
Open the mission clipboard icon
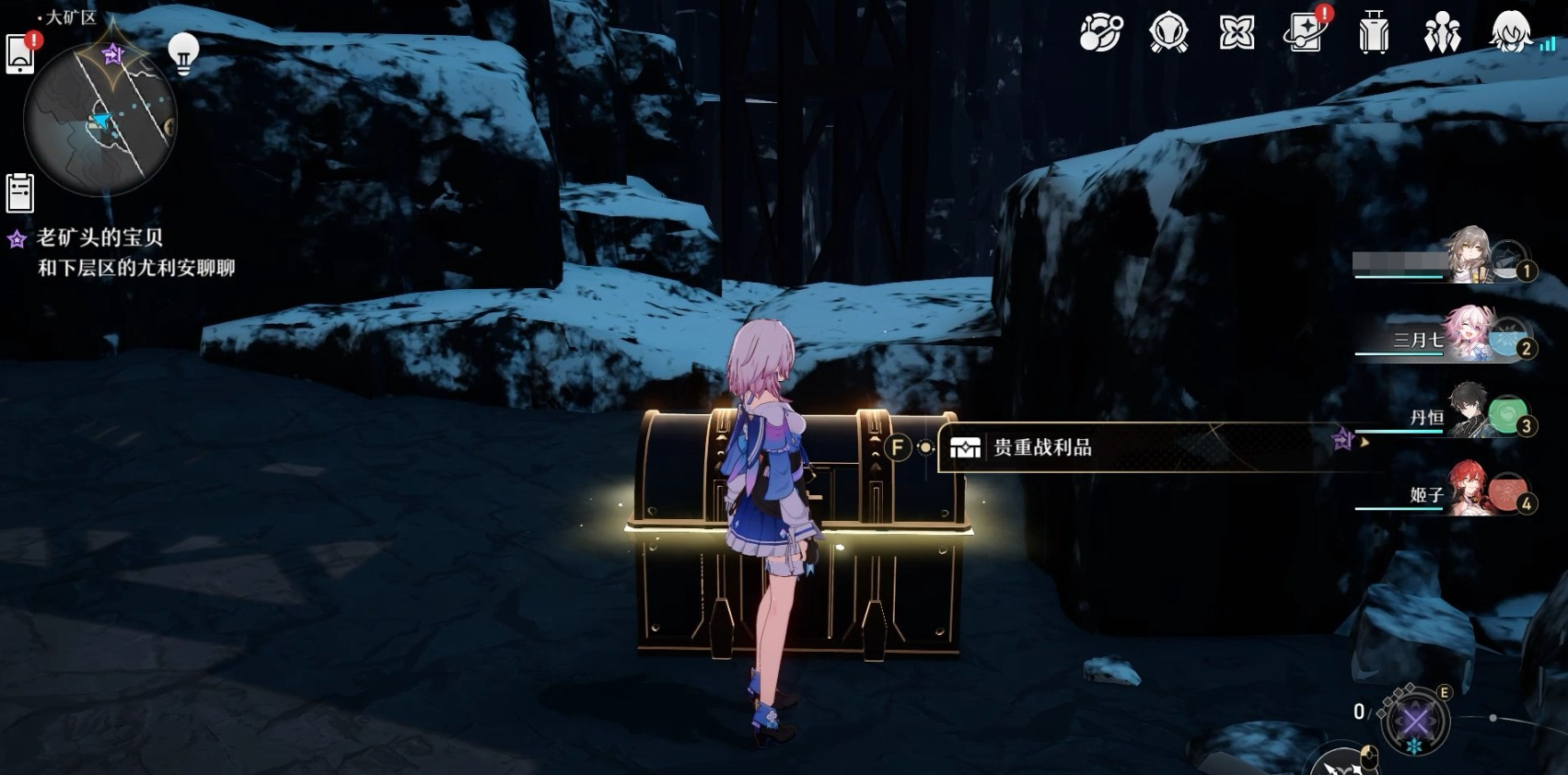[x=19, y=193]
